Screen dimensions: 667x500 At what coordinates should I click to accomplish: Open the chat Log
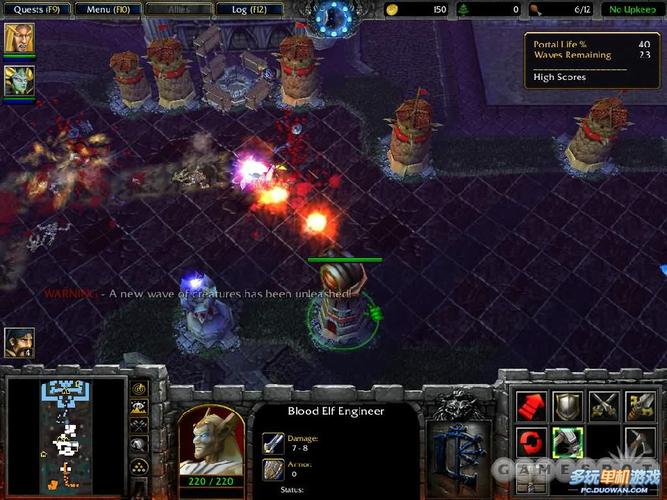coord(245,9)
